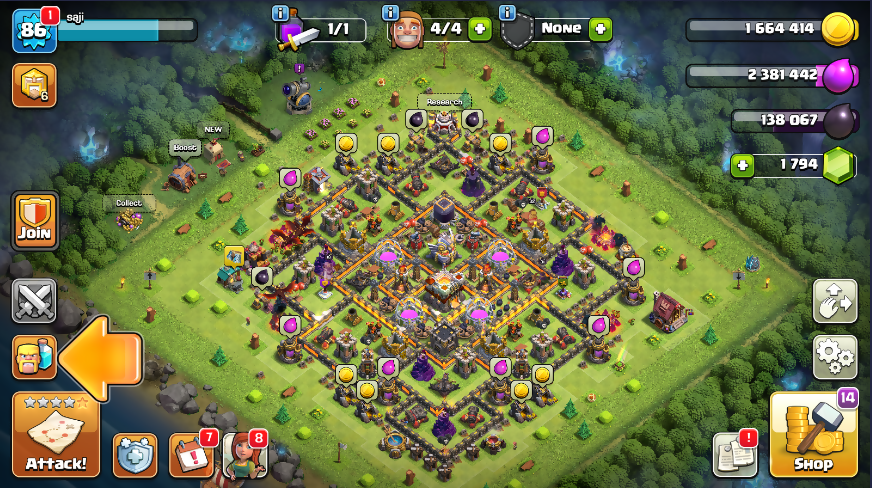The height and width of the screenshot is (488, 872).
Task: Add a builder with the 4/4 plus button
Action: pos(479,29)
